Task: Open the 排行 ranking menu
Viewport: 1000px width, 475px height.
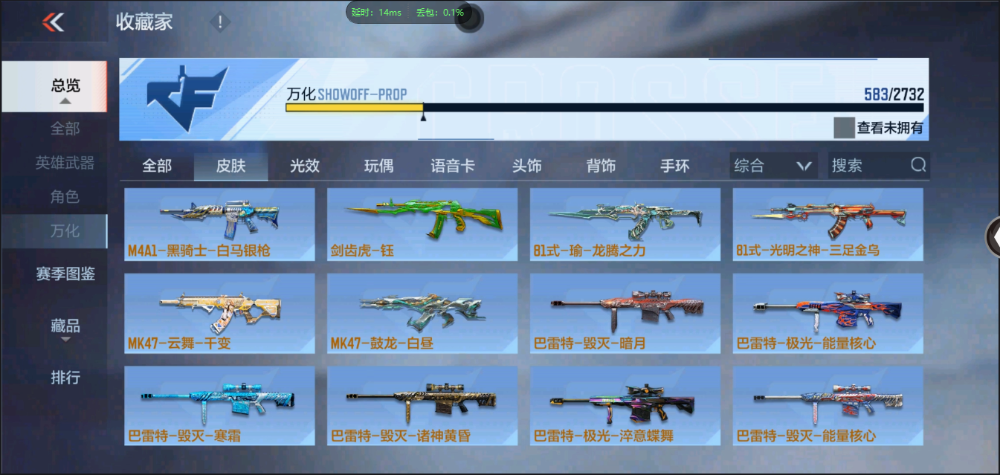Action: [x=65, y=378]
